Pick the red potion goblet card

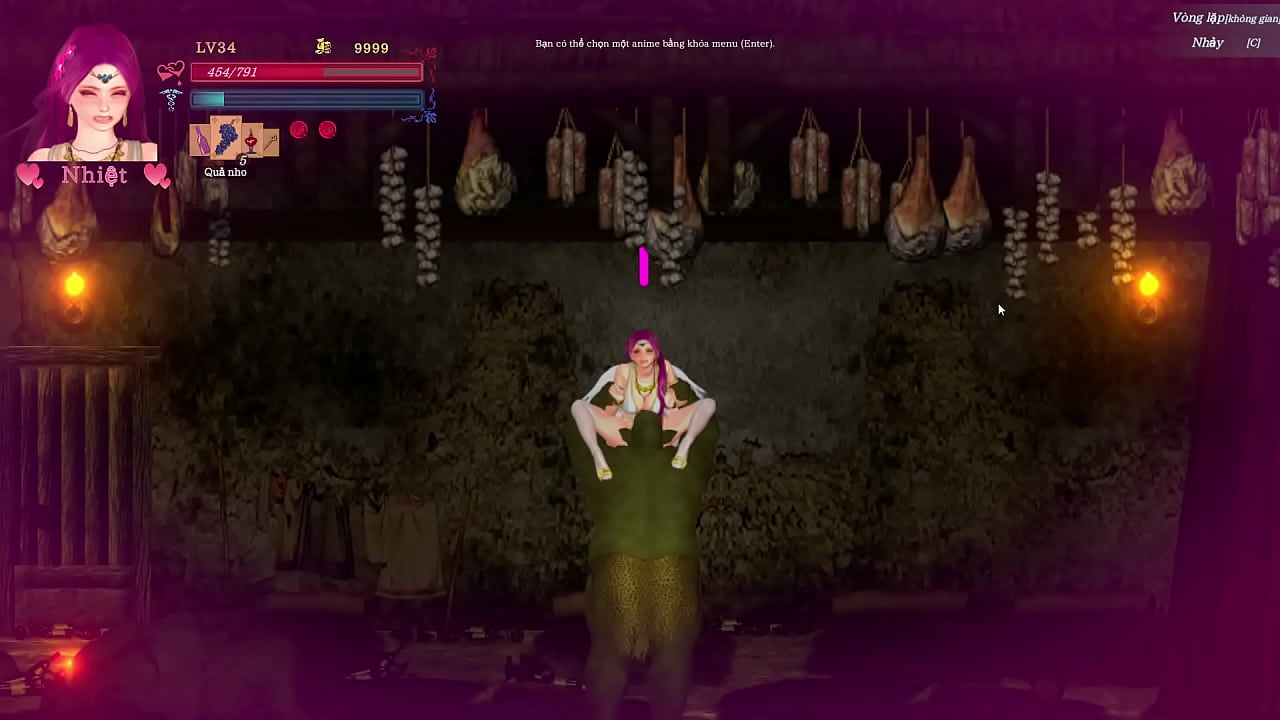pyautogui.click(x=251, y=140)
